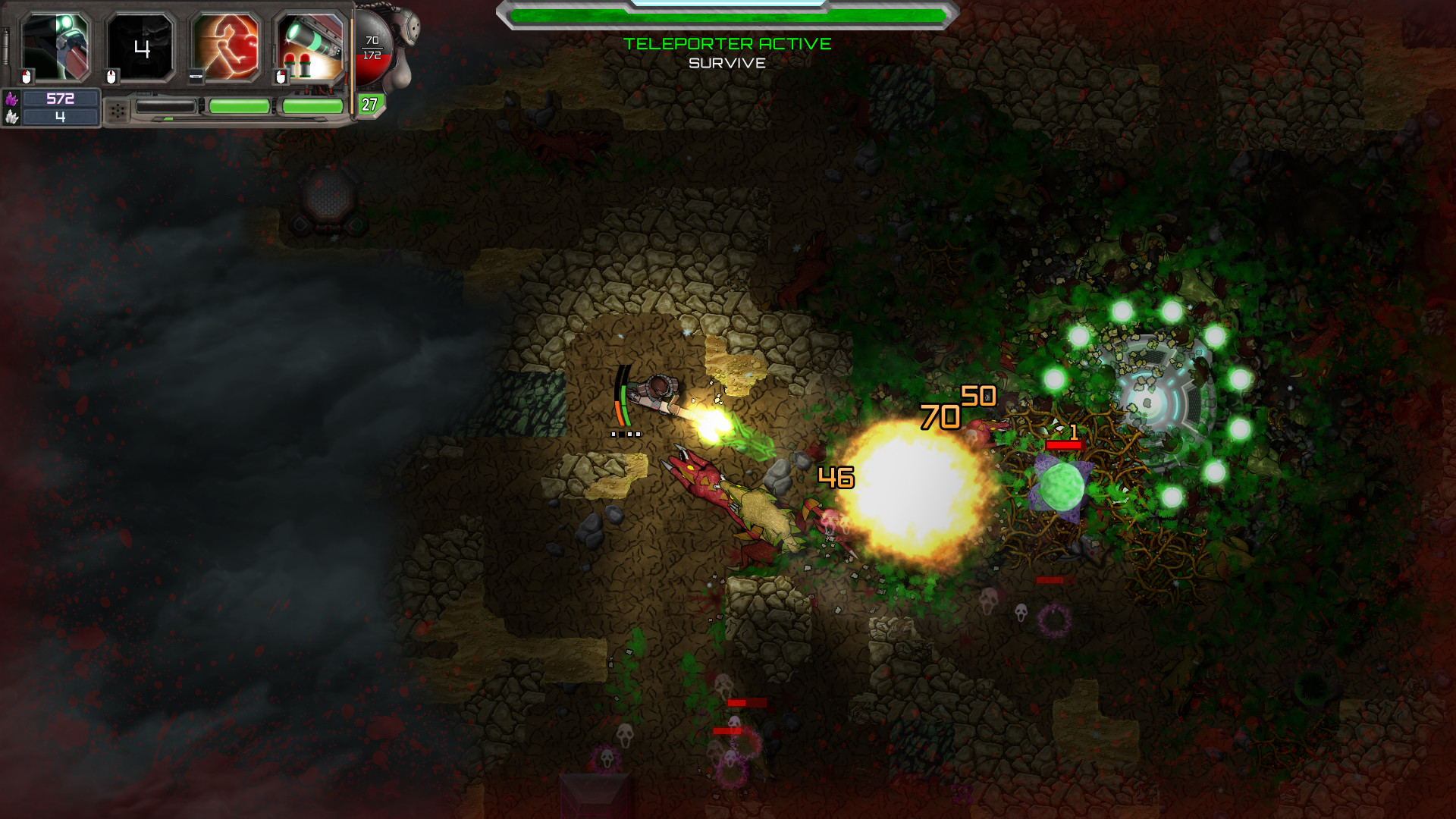Use the grenade launcher ability icon
Viewport: 1456px width, 819px height.
311,47
